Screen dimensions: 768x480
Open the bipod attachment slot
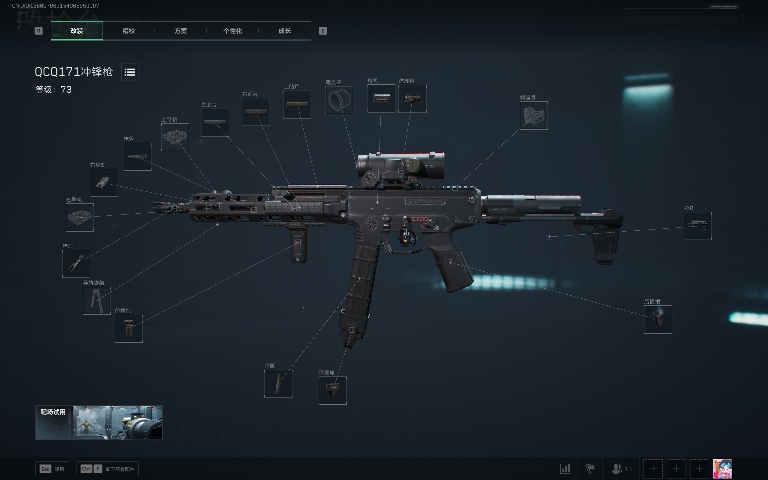tap(96, 300)
